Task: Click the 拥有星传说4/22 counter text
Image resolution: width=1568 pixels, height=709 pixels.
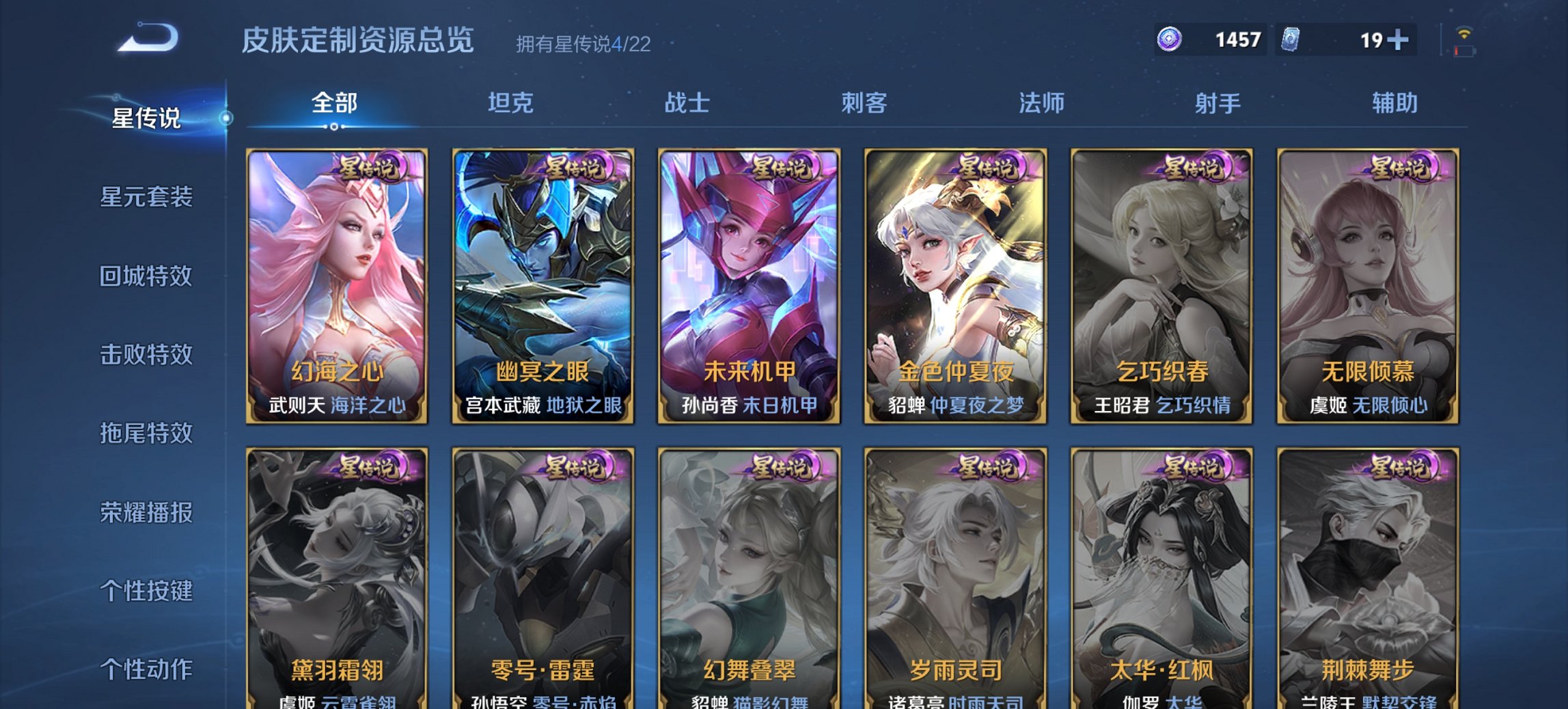Action: pyautogui.click(x=582, y=44)
